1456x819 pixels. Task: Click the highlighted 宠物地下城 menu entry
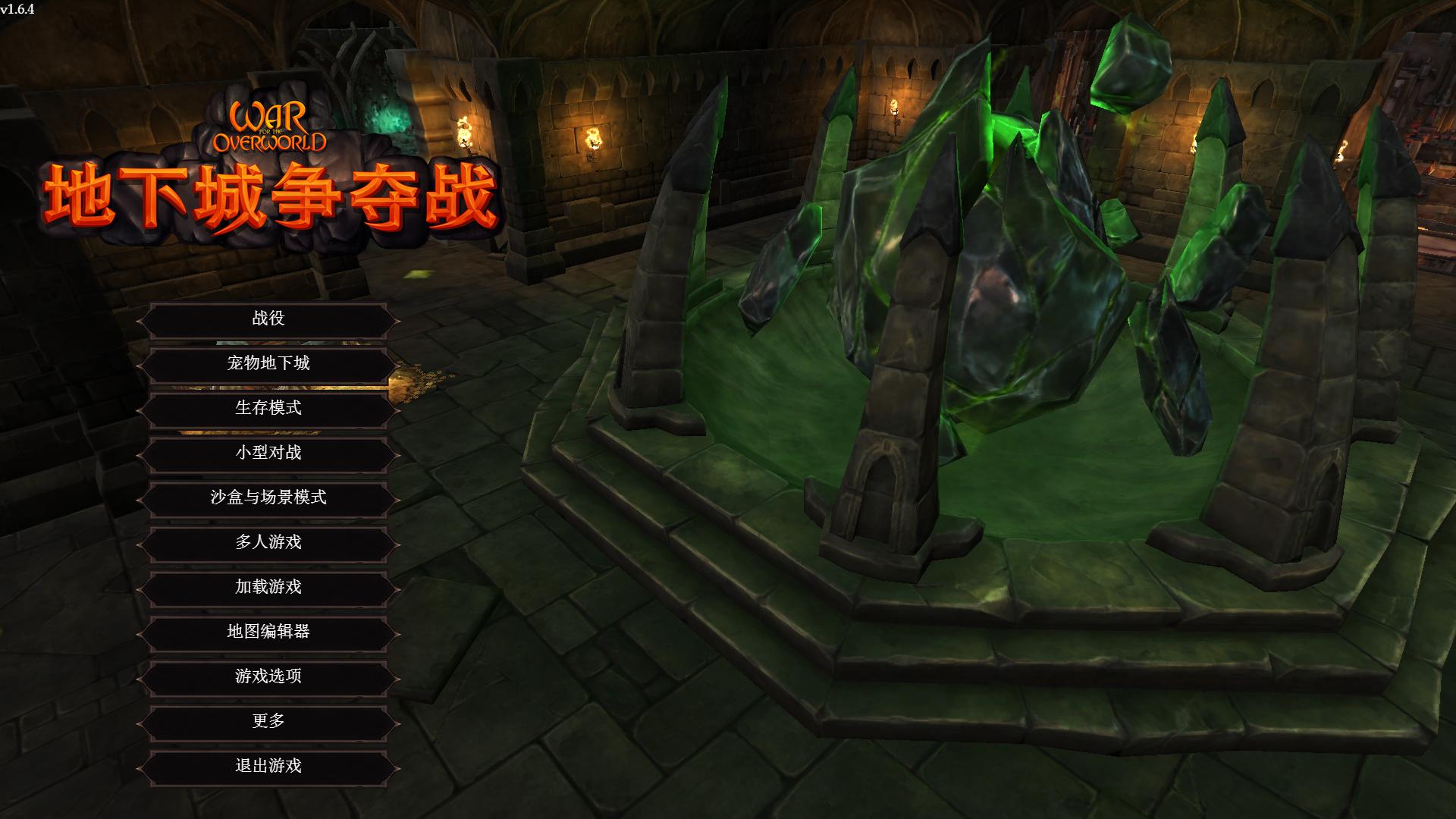(270, 364)
